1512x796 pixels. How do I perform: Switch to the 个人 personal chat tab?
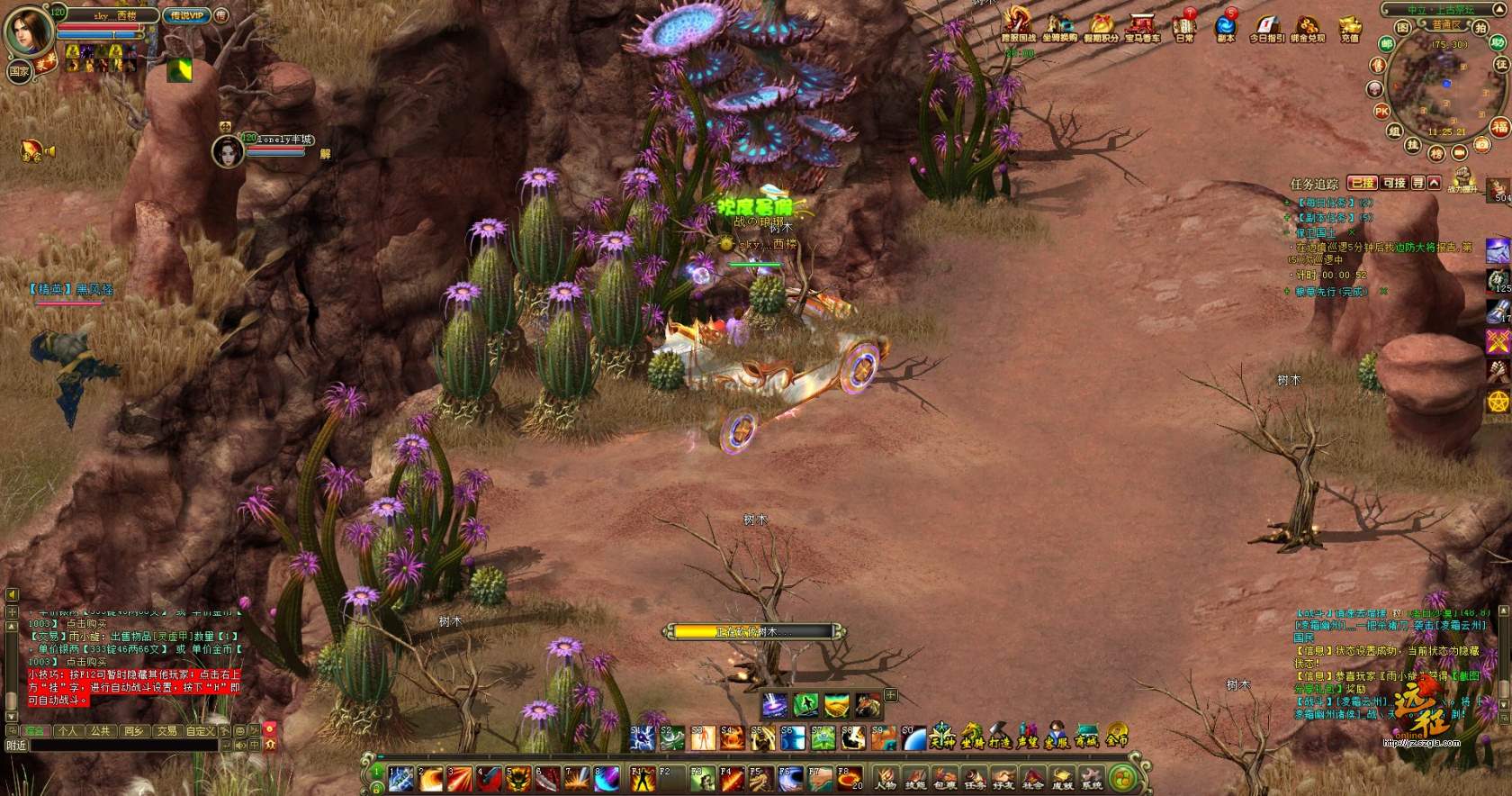(67, 731)
